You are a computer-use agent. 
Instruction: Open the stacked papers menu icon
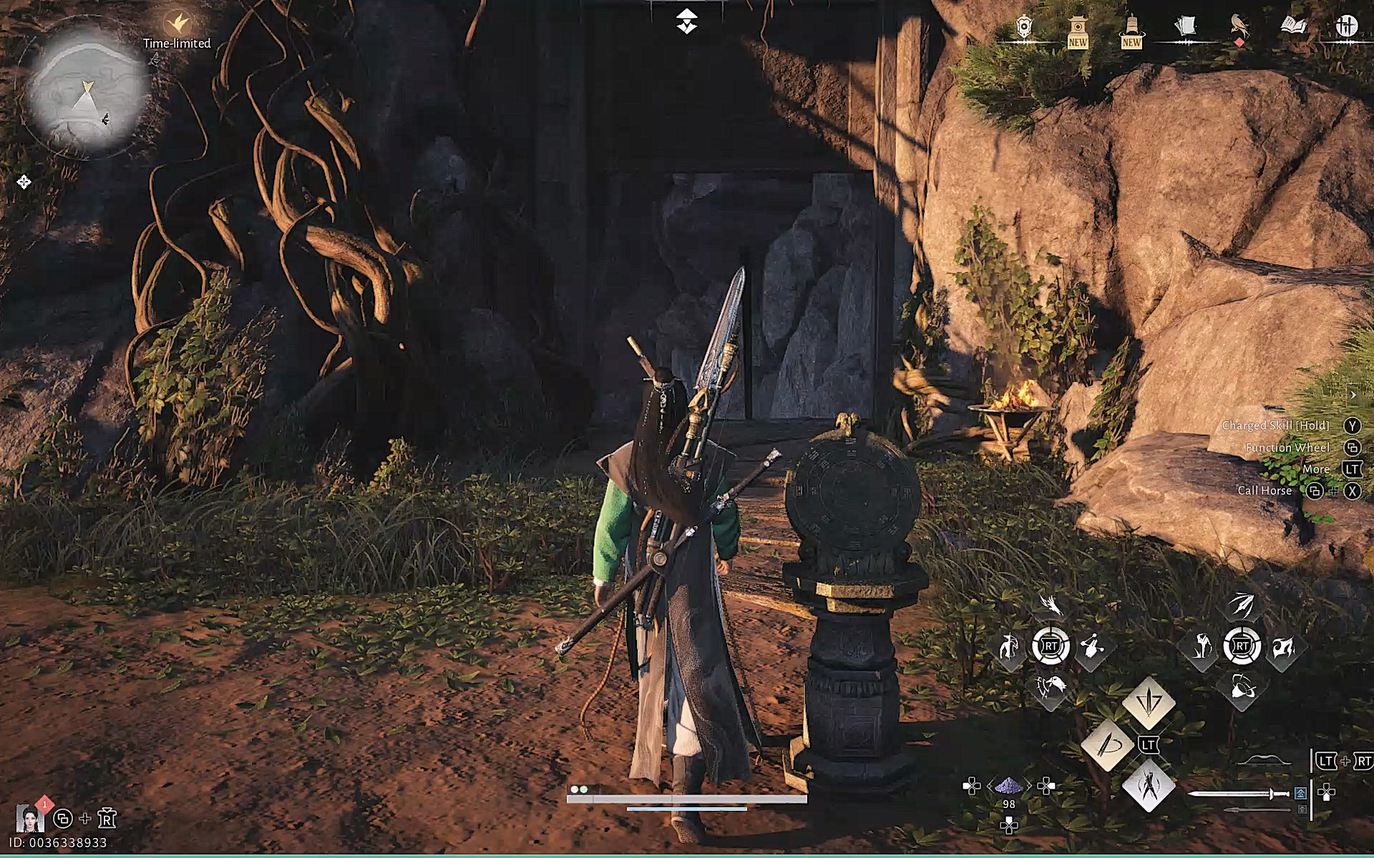pyautogui.click(x=1185, y=27)
